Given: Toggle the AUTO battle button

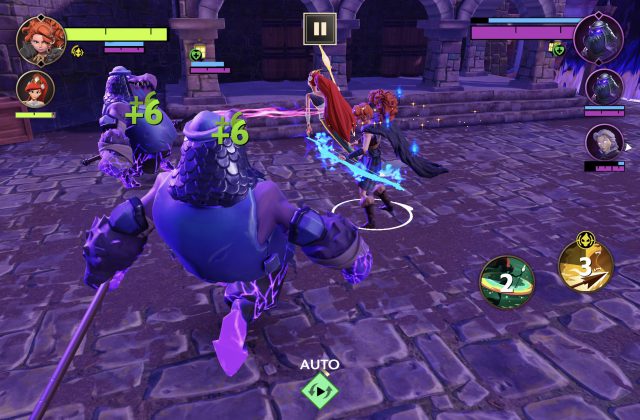Looking at the screenshot, I should (x=319, y=390).
